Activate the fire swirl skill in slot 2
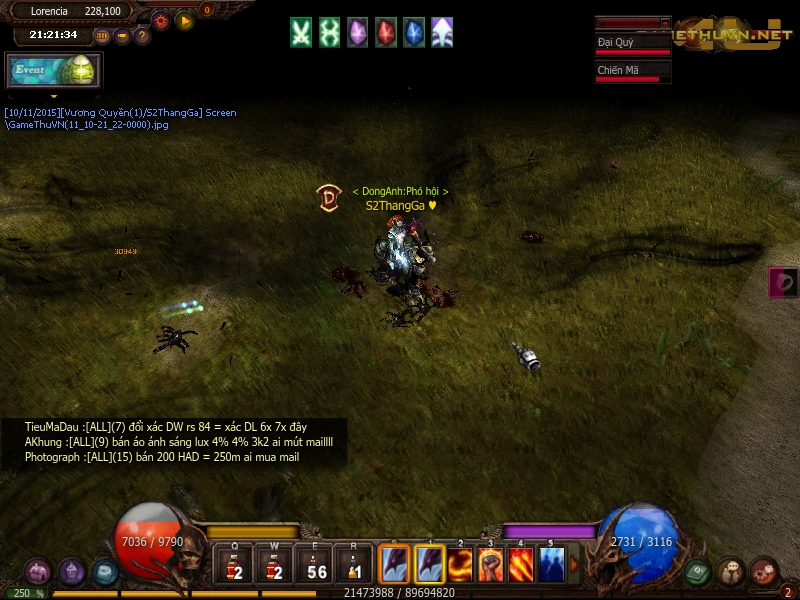The width and height of the screenshot is (800, 600). coord(461,565)
